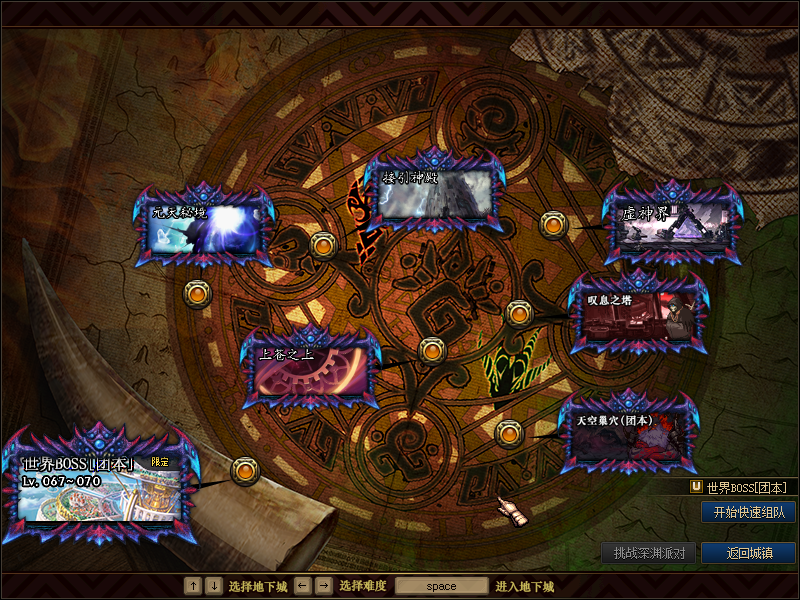Click the orange node left of 天空巢穴
The width and height of the screenshot is (800, 600).
pos(509,433)
